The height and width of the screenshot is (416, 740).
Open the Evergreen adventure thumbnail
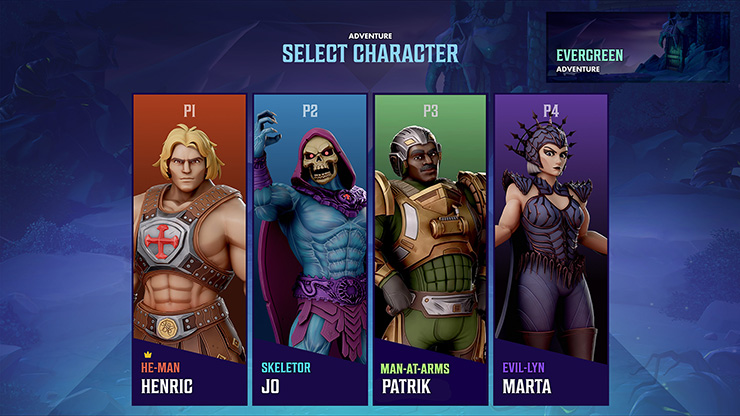click(637, 47)
